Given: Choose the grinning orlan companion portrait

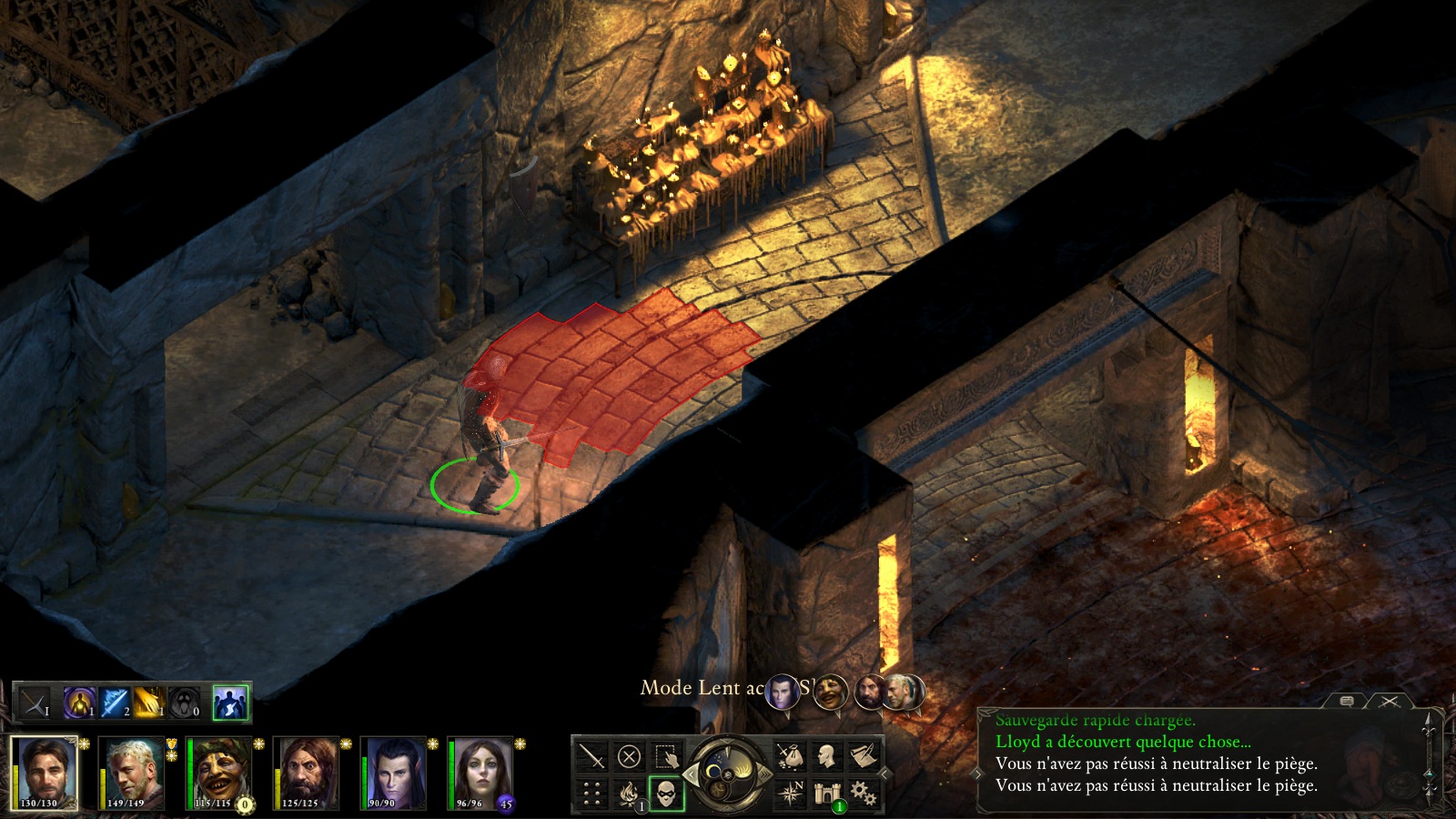Looking at the screenshot, I should (x=219, y=772).
